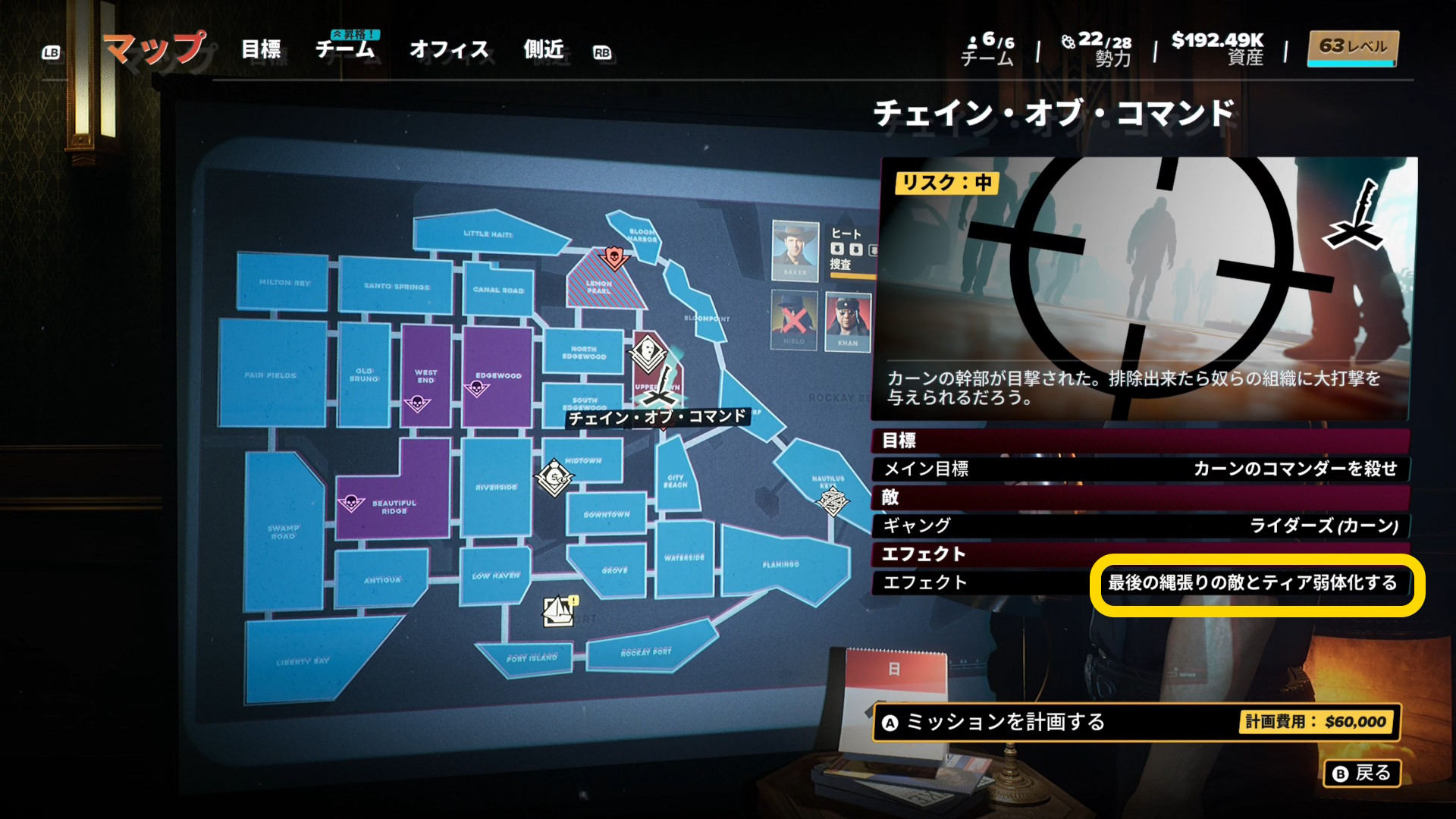Image resolution: width=1456 pixels, height=819 pixels.
Task: Select the Liberty Bay district
Action: tap(302, 661)
